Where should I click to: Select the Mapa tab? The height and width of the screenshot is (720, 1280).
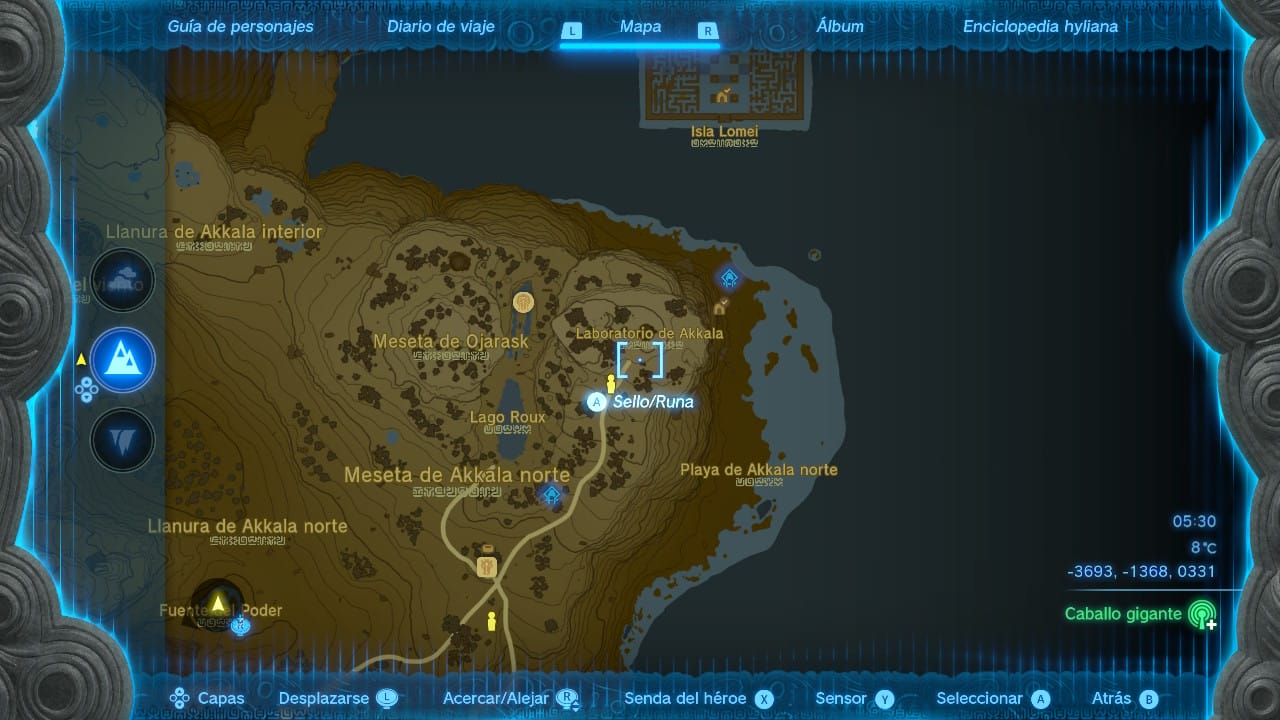point(640,27)
